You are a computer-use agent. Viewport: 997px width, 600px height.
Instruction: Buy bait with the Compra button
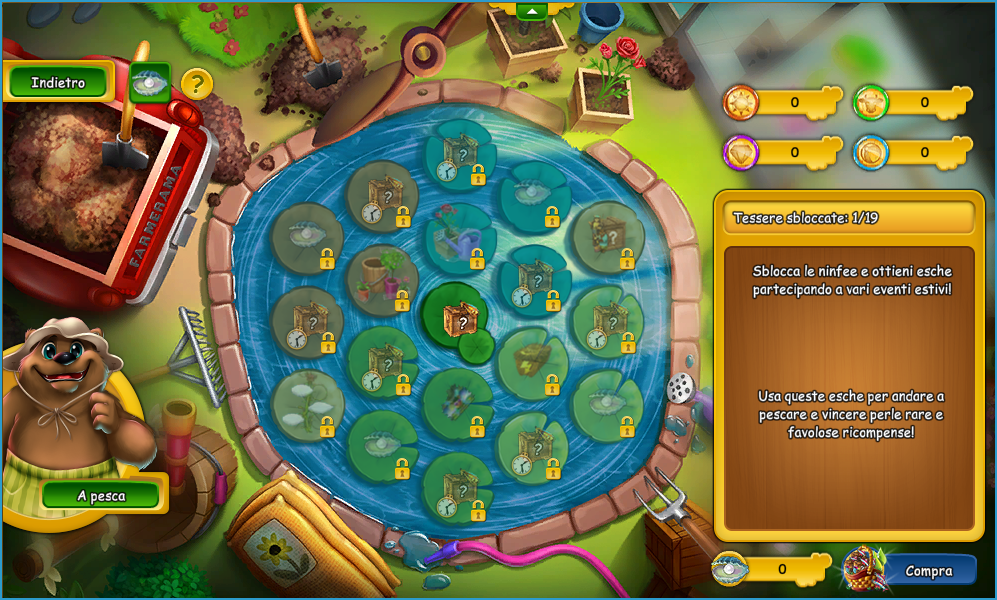click(928, 571)
